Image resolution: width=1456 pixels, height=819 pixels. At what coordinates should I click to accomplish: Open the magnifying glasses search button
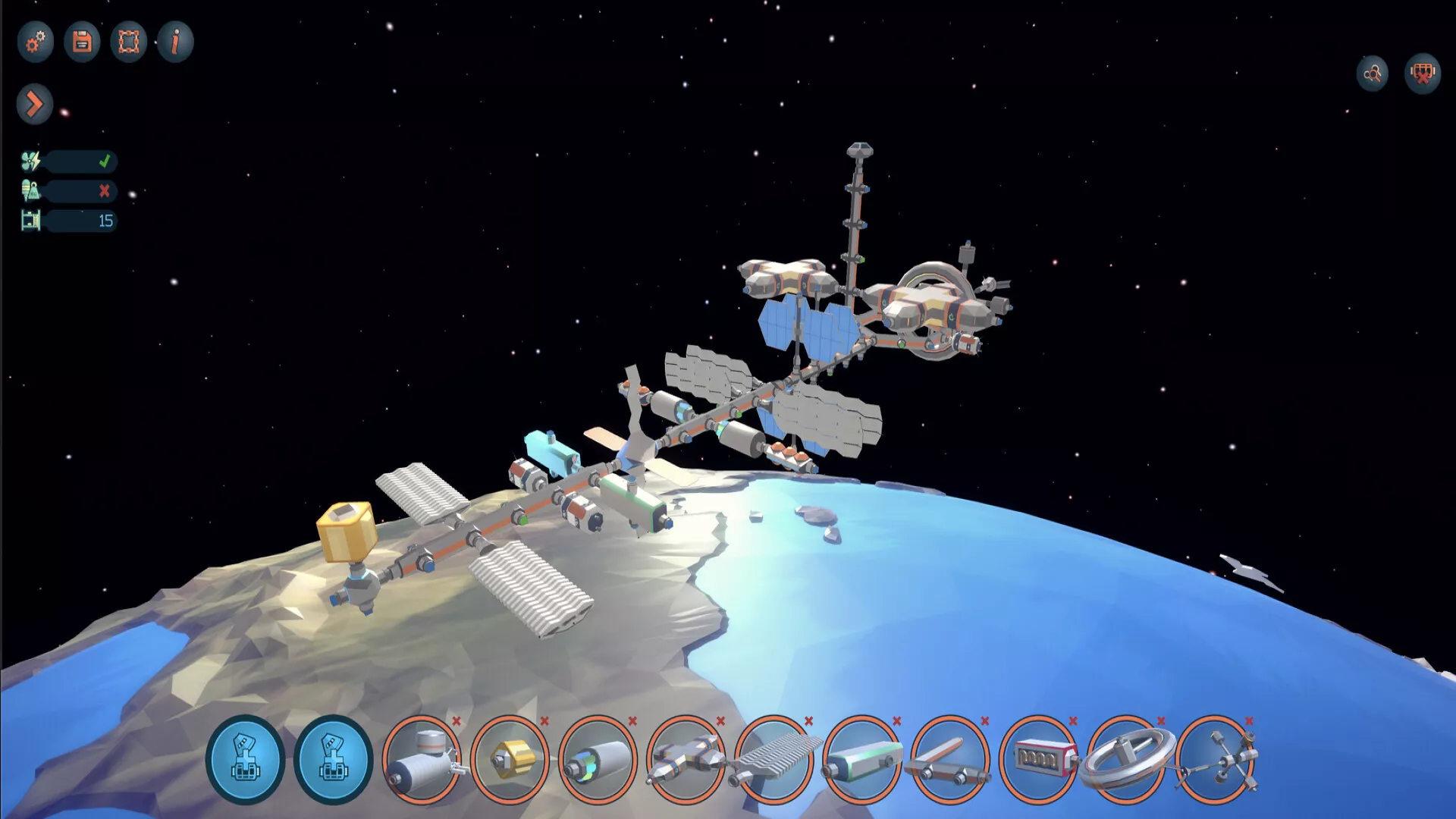click(1373, 74)
